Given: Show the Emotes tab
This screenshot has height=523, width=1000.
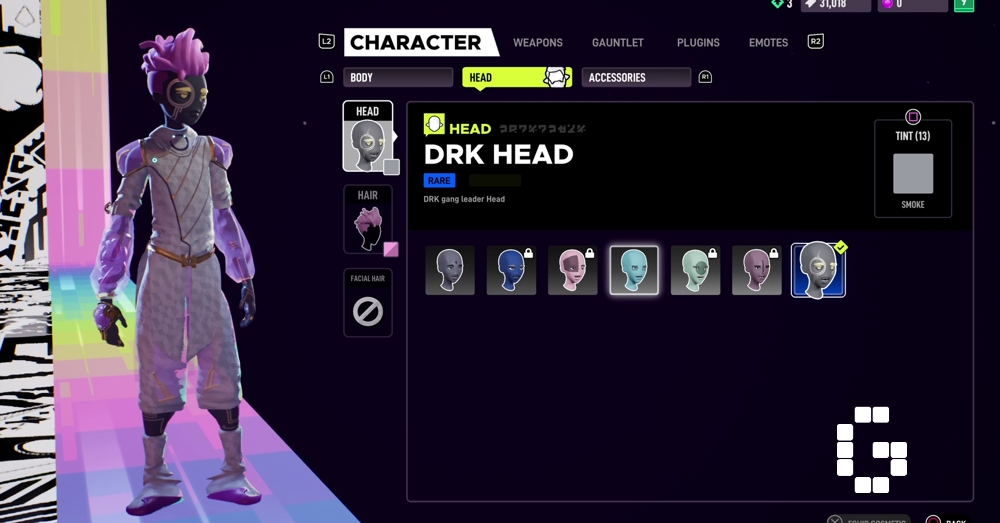Looking at the screenshot, I should [769, 43].
